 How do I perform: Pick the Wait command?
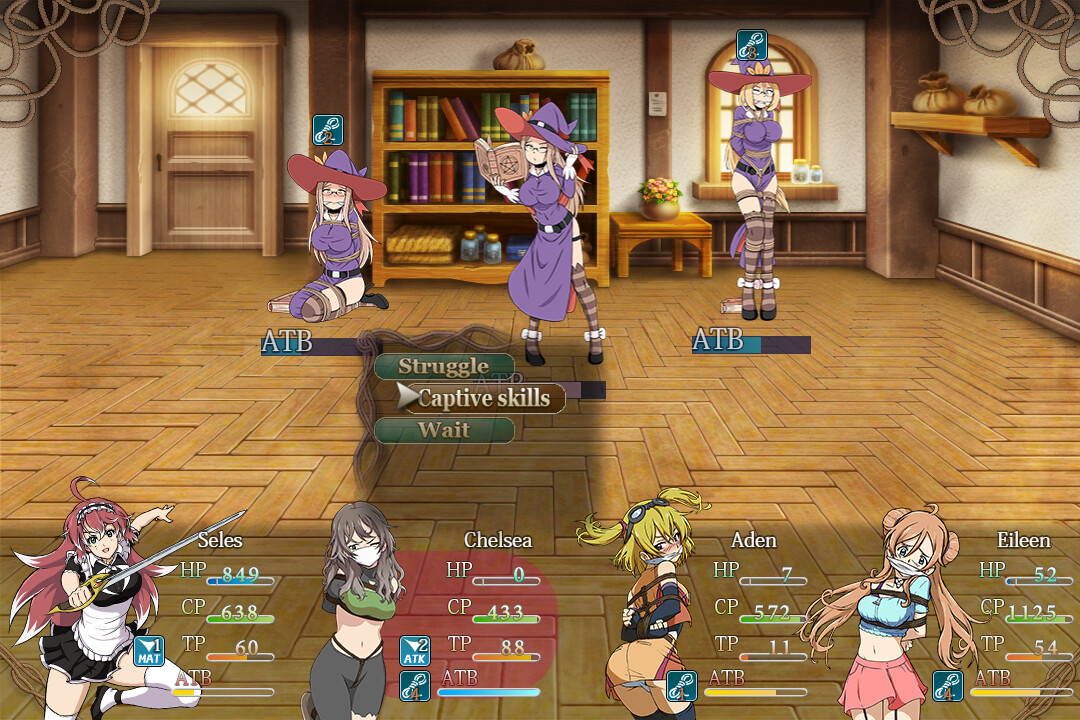(x=444, y=430)
